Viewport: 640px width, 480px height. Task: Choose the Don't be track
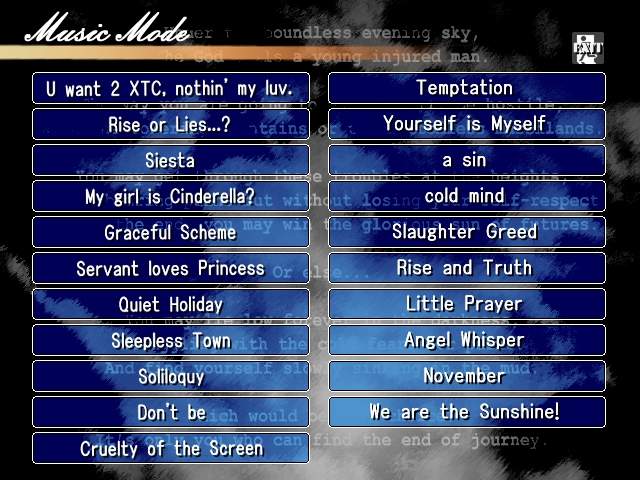pos(170,412)
